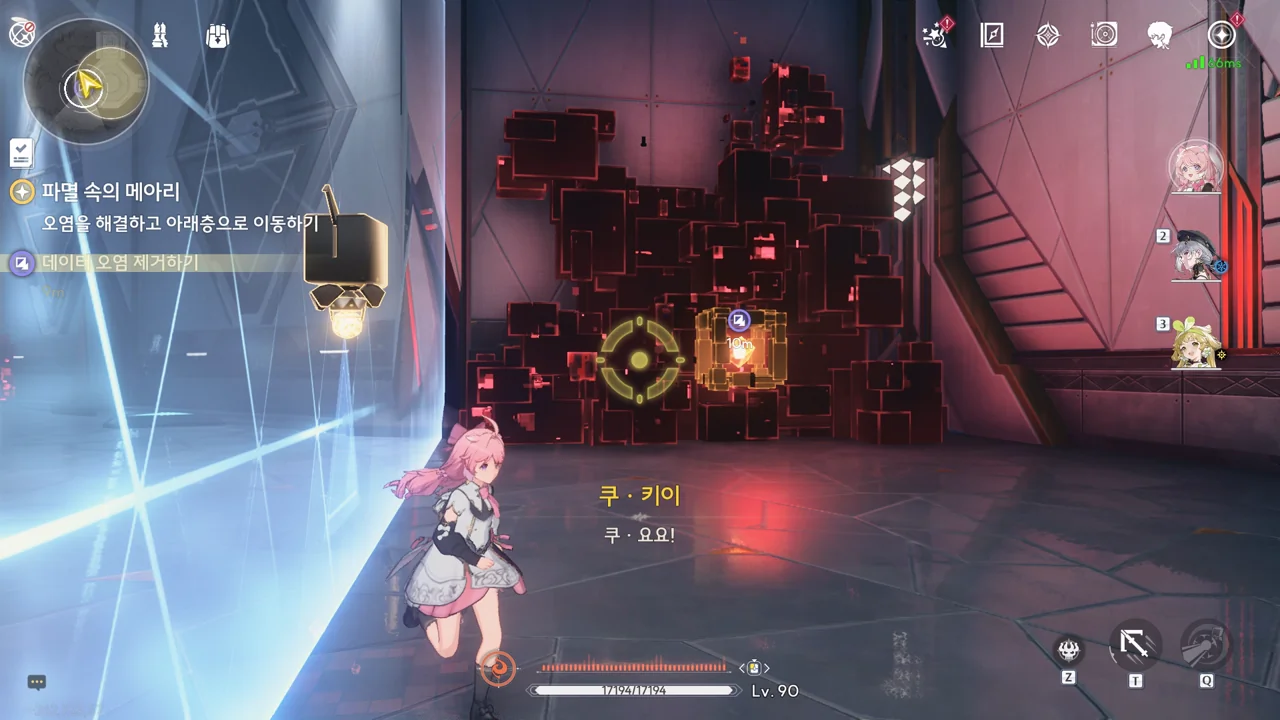Switch to party member 2 with grey hair
Image resolution: width=1280 pixels, height=720 pixels.
point(1197,255)
